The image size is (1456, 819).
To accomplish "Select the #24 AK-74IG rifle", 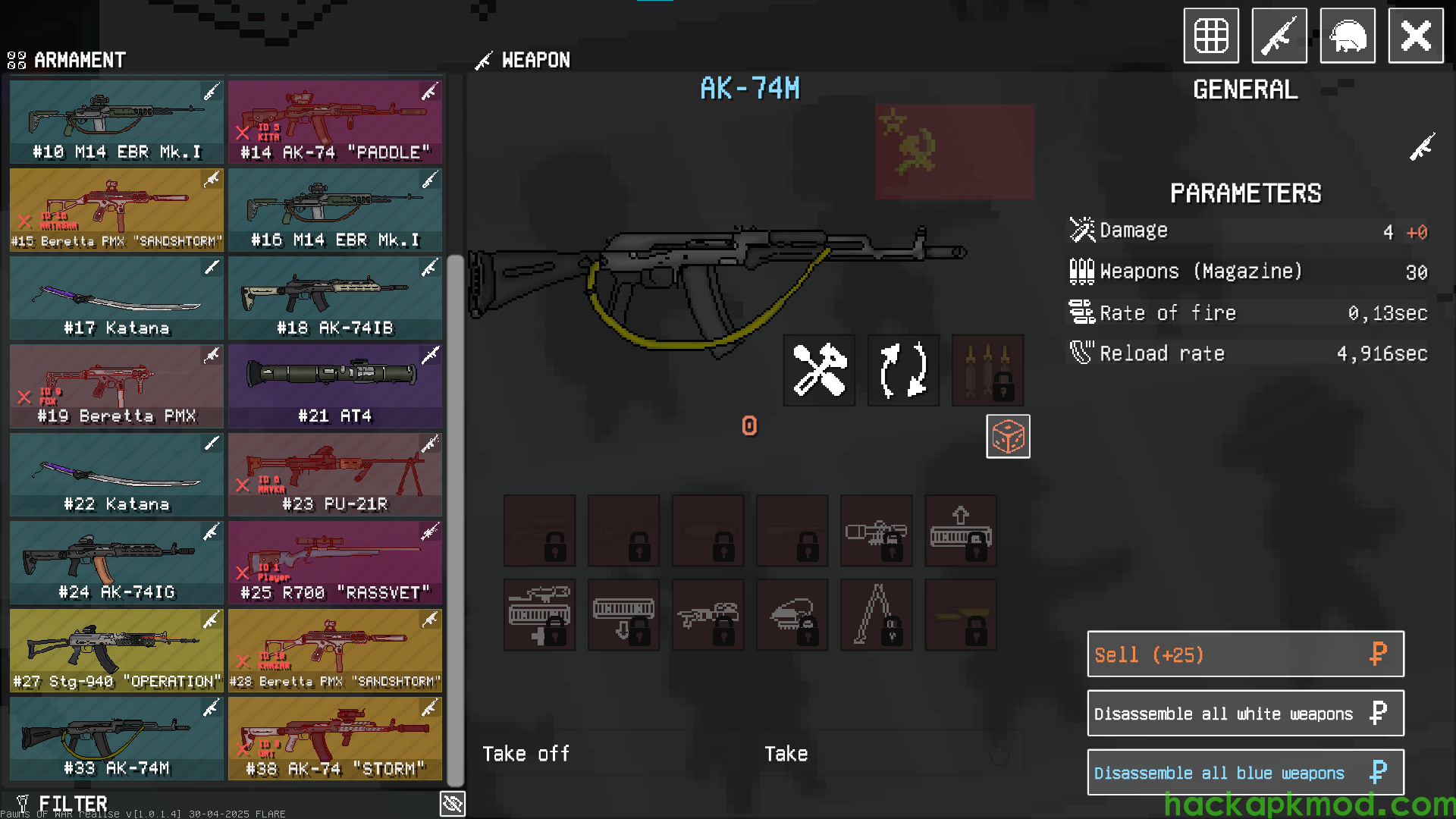I will [x=117, y=562].
